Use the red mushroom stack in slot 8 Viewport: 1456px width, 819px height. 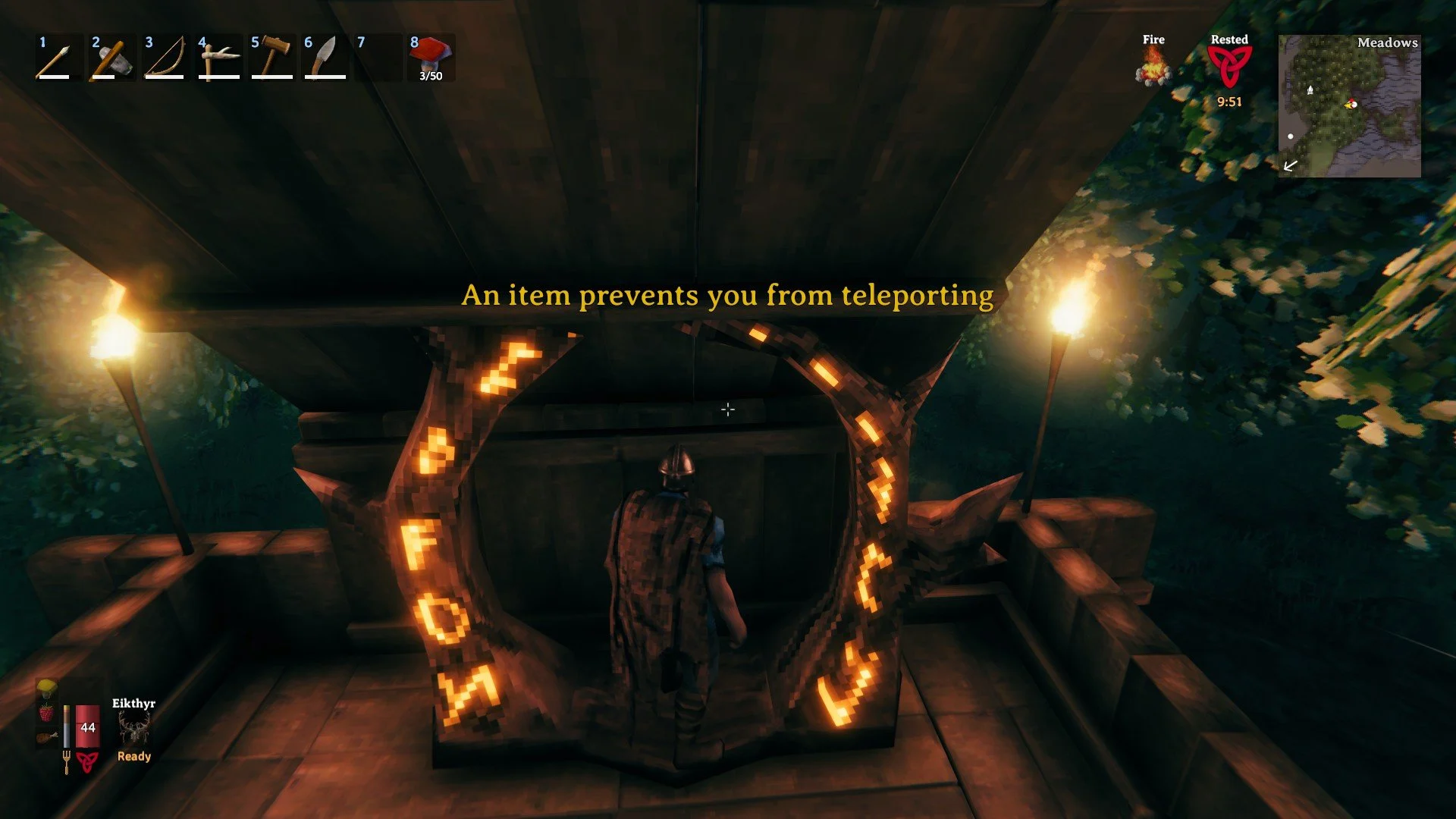(x=431, y=58)
